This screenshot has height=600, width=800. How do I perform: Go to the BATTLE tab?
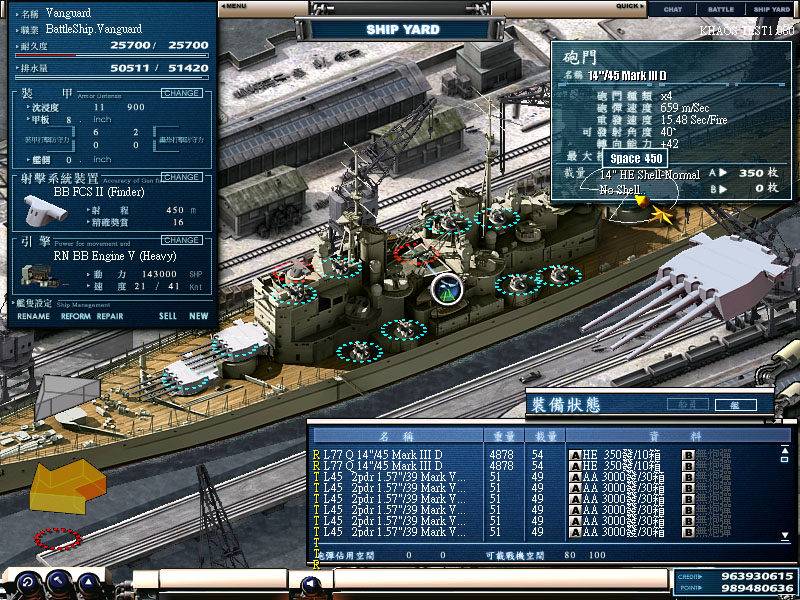[720, 9]
